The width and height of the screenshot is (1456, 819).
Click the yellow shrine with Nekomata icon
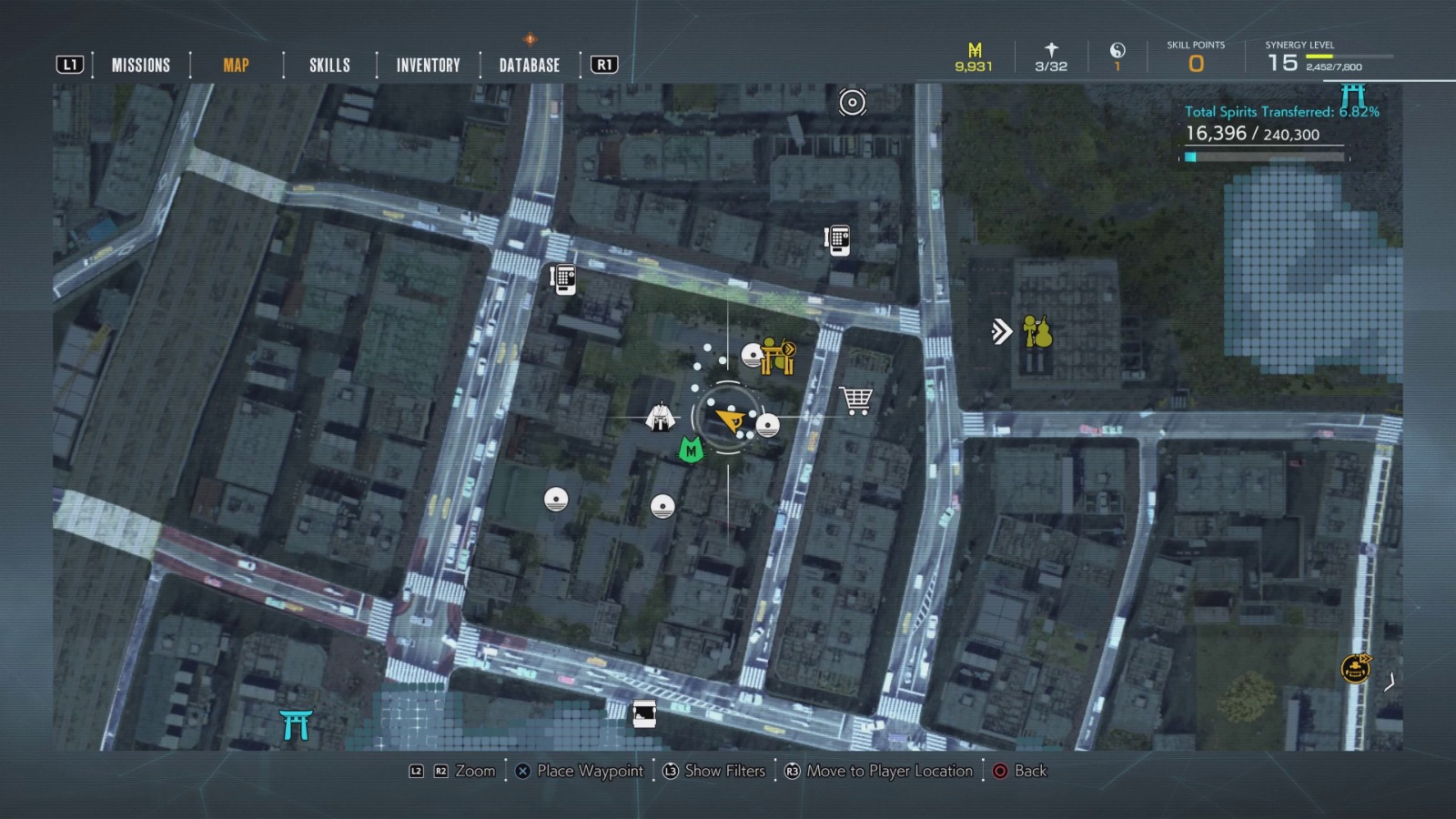click(774, 359)
